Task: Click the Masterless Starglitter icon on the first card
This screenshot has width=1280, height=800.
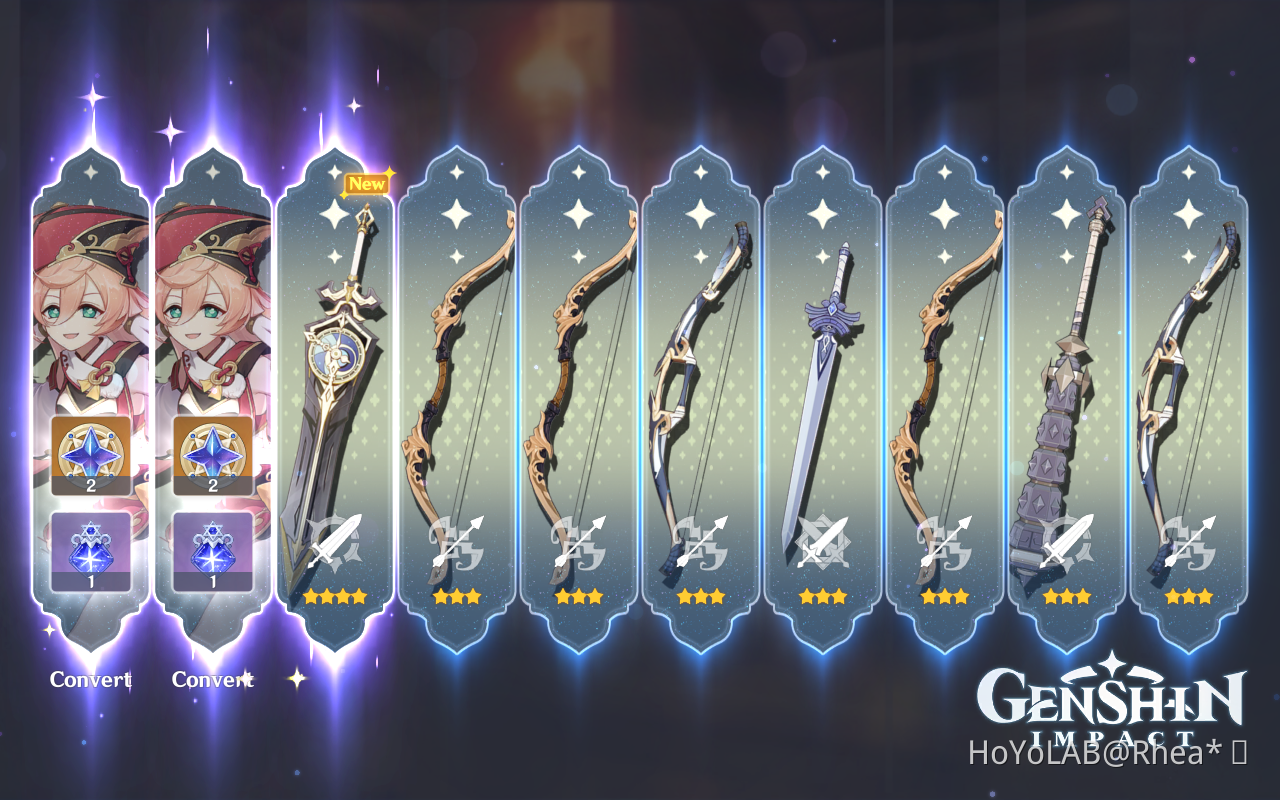Action: click(90, 455)
